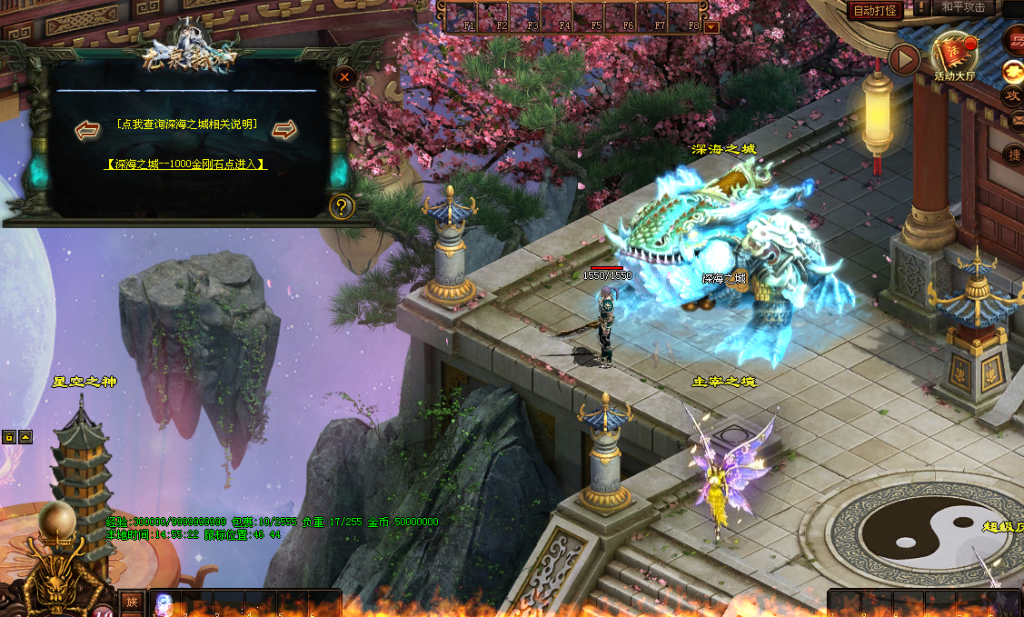1024x617 pixels.
Task: Use the glowing skill in hotbar slot 1
Action: (164, 603)
